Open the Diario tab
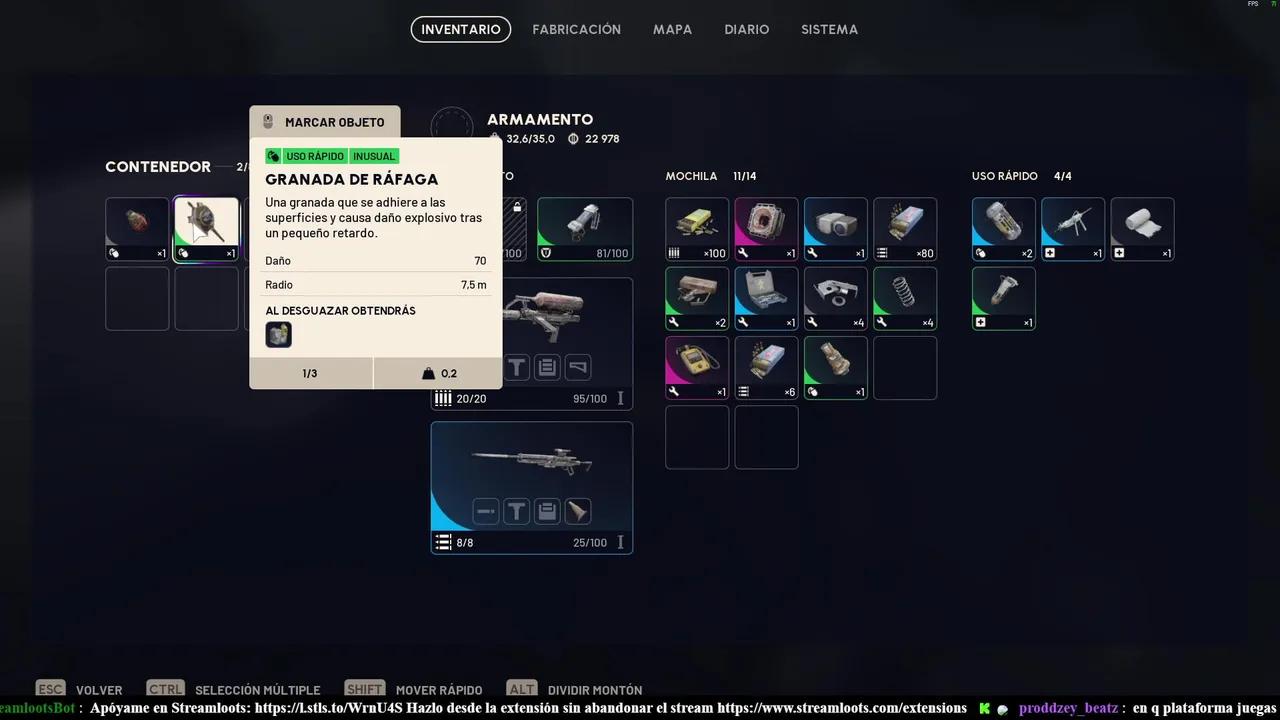This screenshot has width=1280, height=720. (747, 30)
